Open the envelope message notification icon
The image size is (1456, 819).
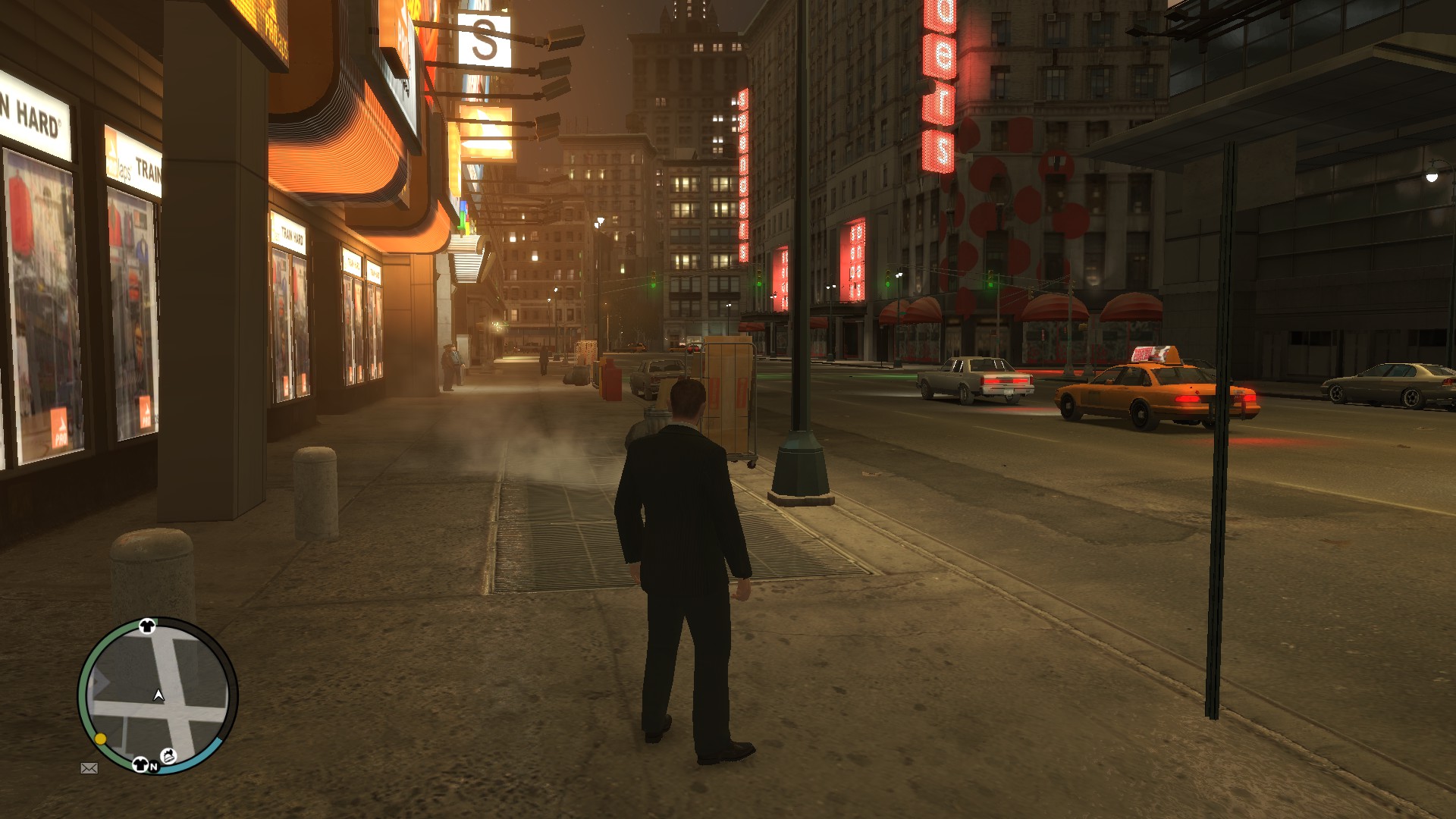[x=89, y=768]
